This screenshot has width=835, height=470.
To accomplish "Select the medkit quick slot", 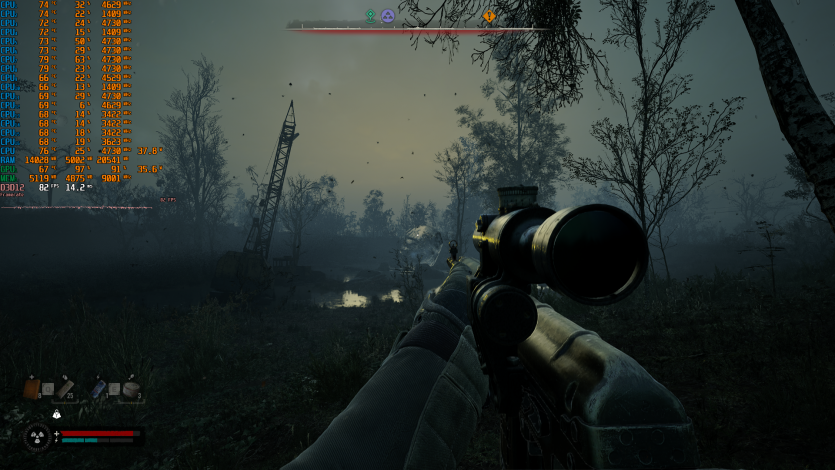I will click(32, 388).
